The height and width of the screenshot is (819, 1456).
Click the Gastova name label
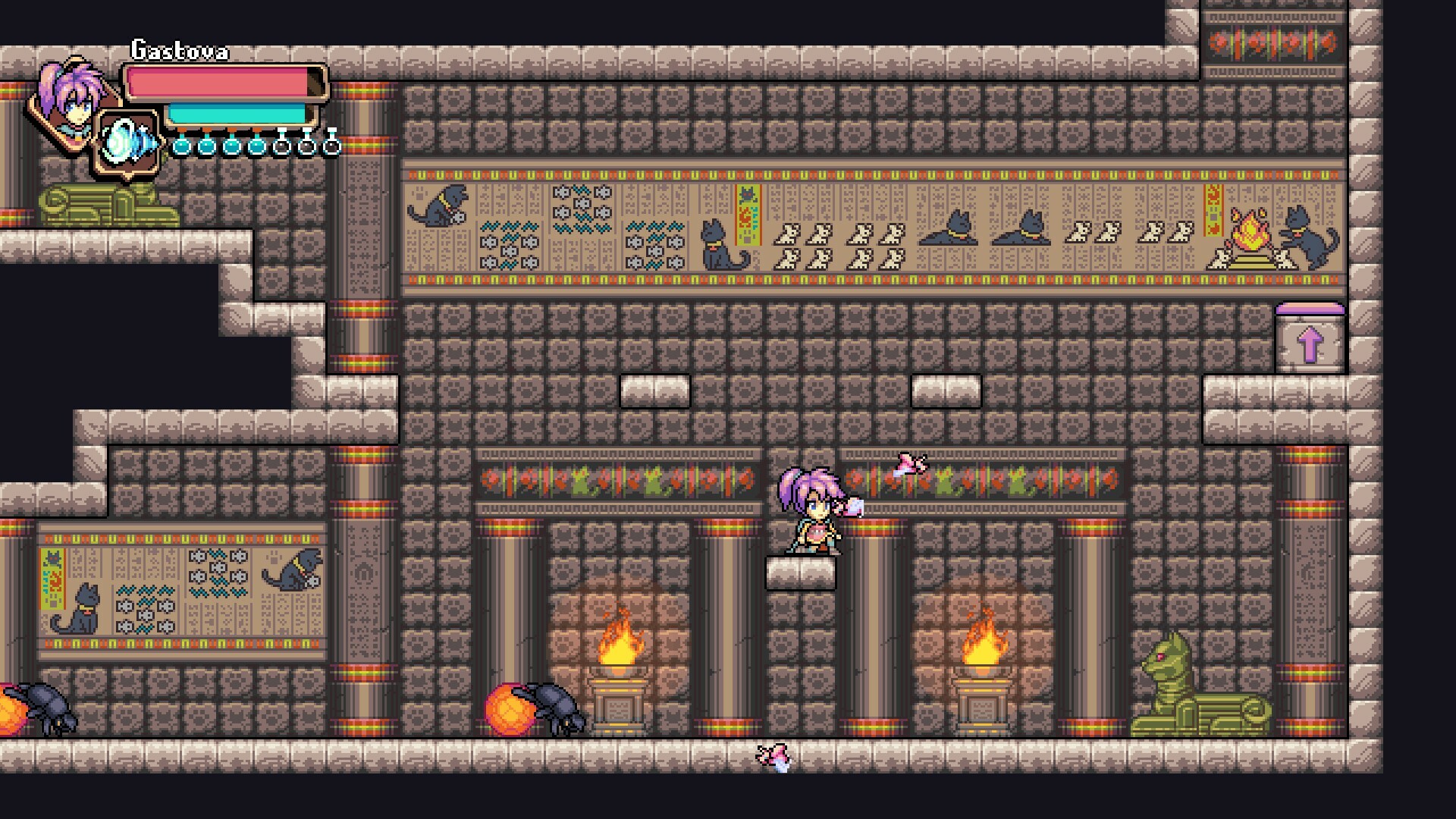pos(178,51)
